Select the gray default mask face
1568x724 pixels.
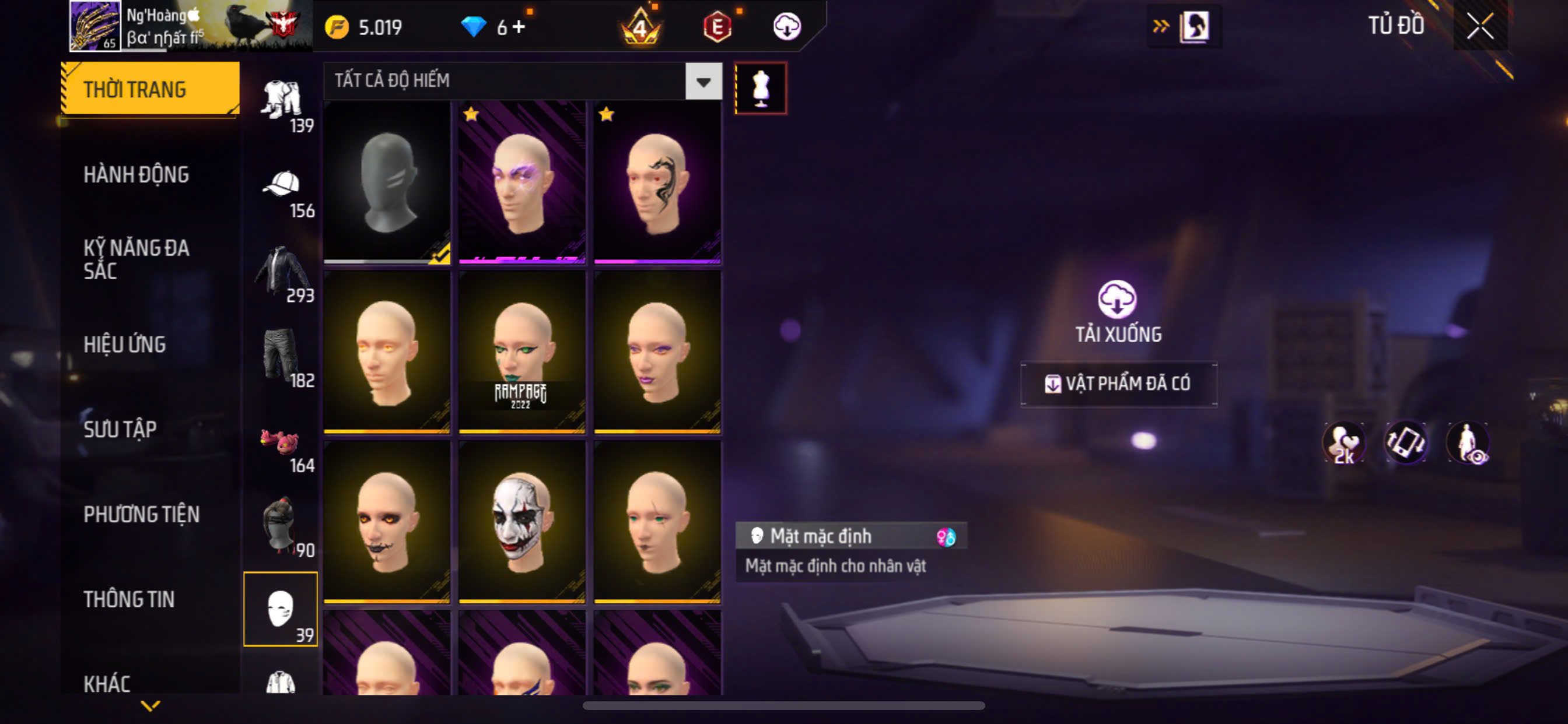point(387,182)
